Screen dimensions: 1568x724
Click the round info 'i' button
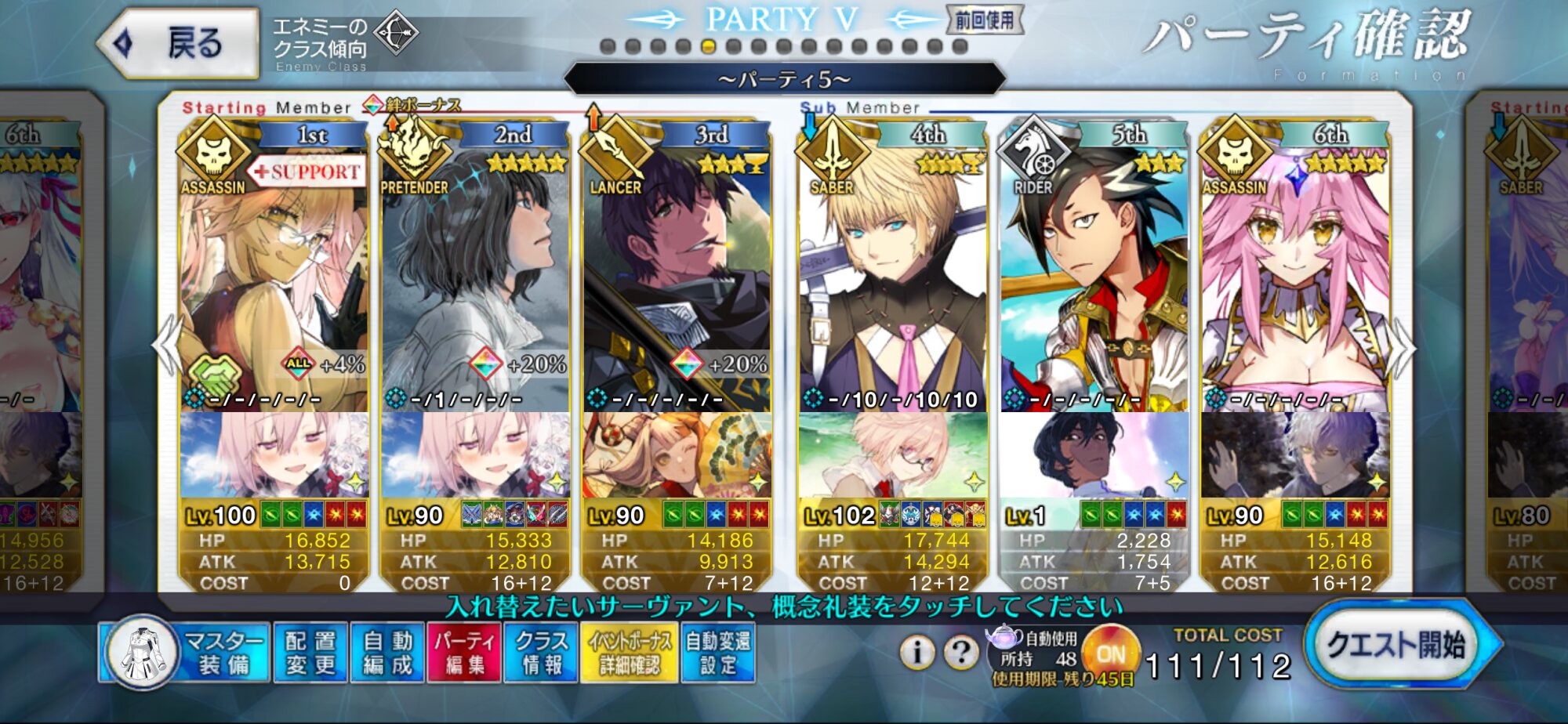[x=917, y=651]
